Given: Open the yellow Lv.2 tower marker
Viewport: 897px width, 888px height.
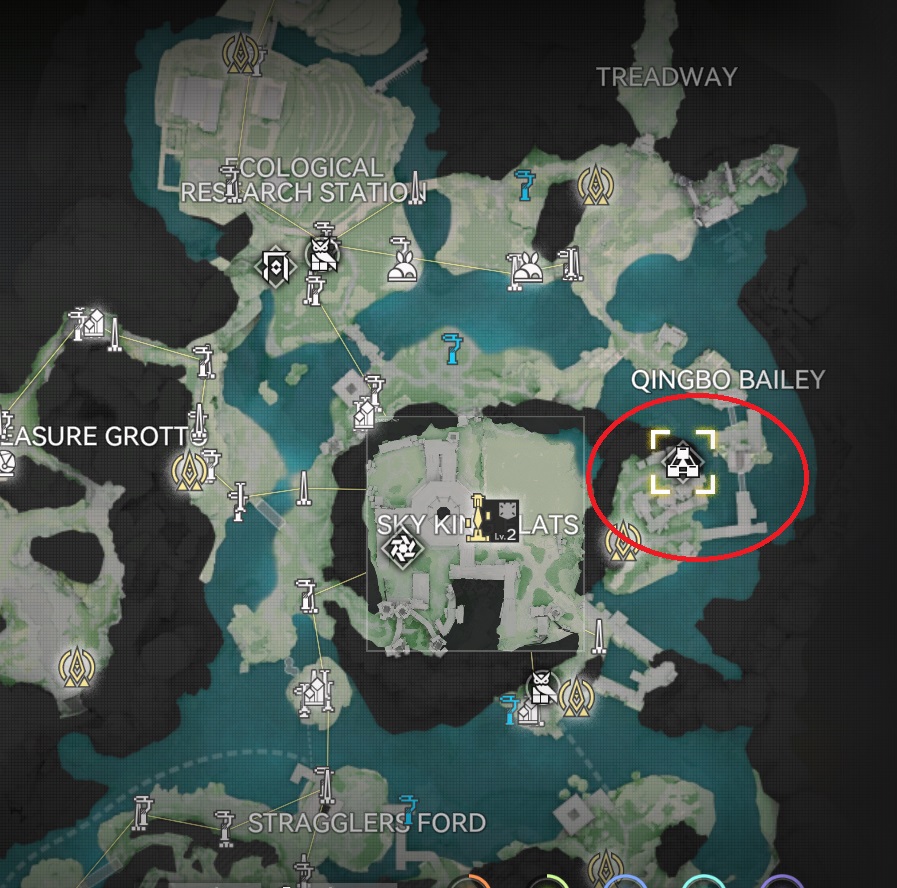Looking at the screenshot, I should click(481, 519).
